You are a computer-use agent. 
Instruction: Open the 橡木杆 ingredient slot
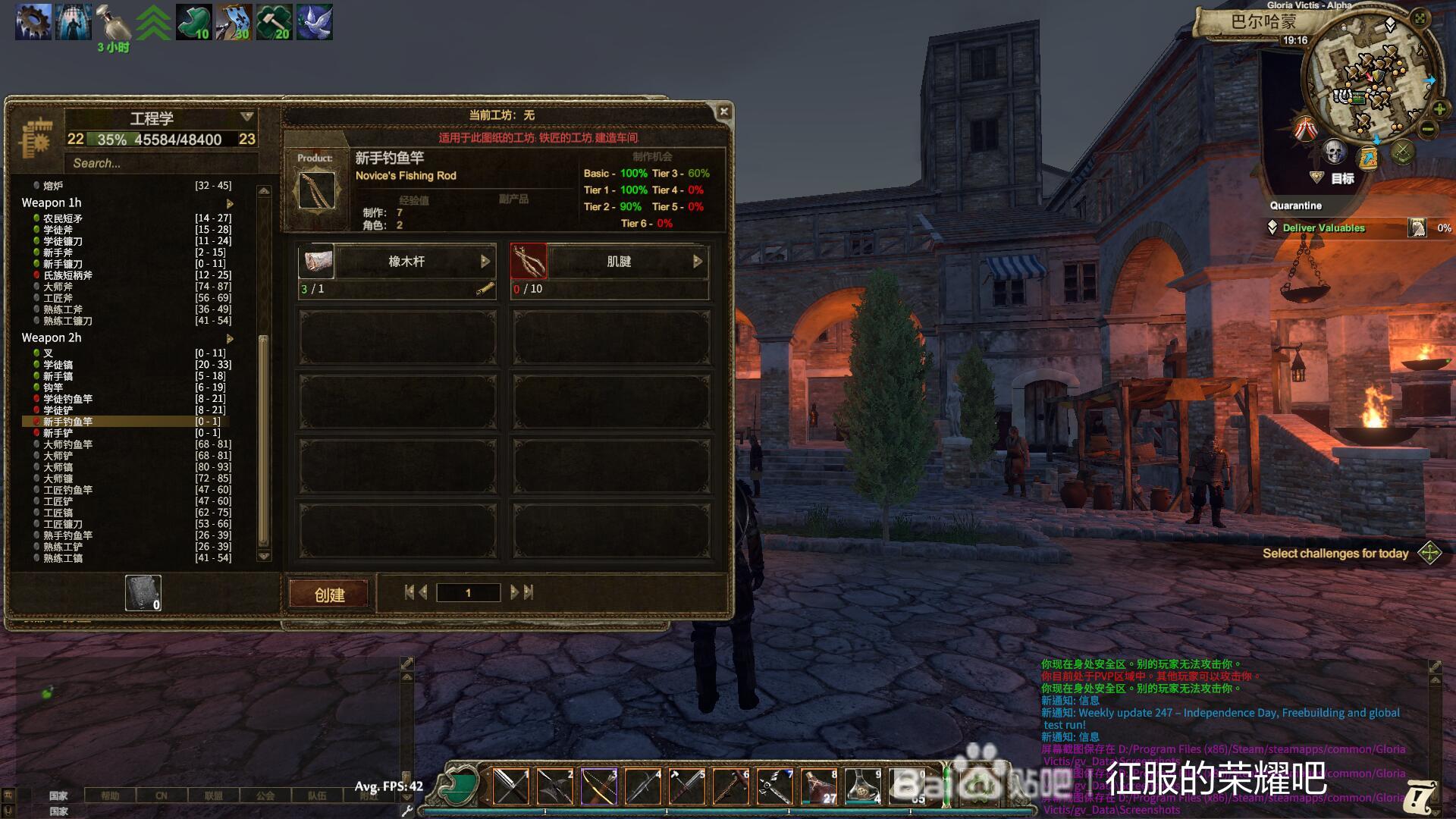tap(406, 262)
